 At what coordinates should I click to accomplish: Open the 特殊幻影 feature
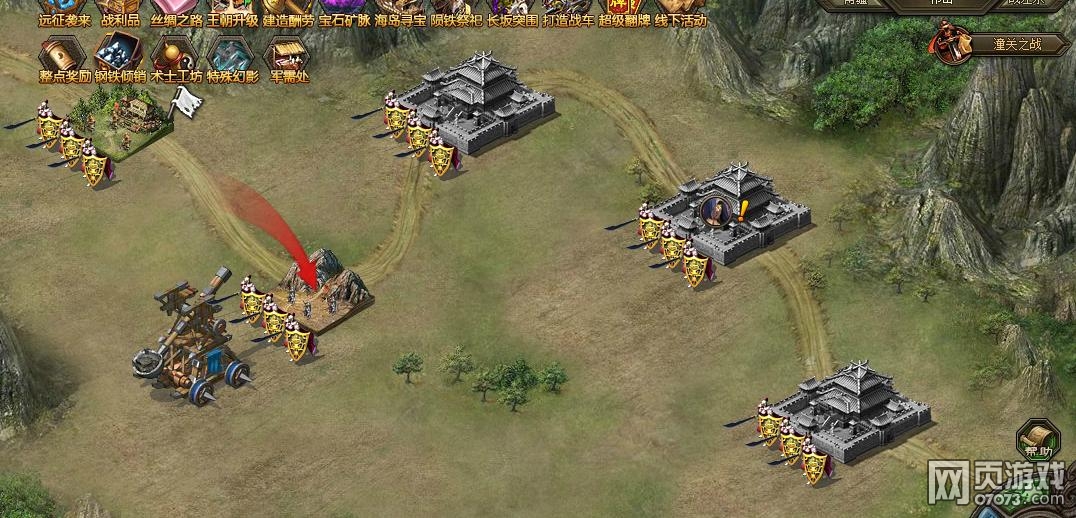232,58
